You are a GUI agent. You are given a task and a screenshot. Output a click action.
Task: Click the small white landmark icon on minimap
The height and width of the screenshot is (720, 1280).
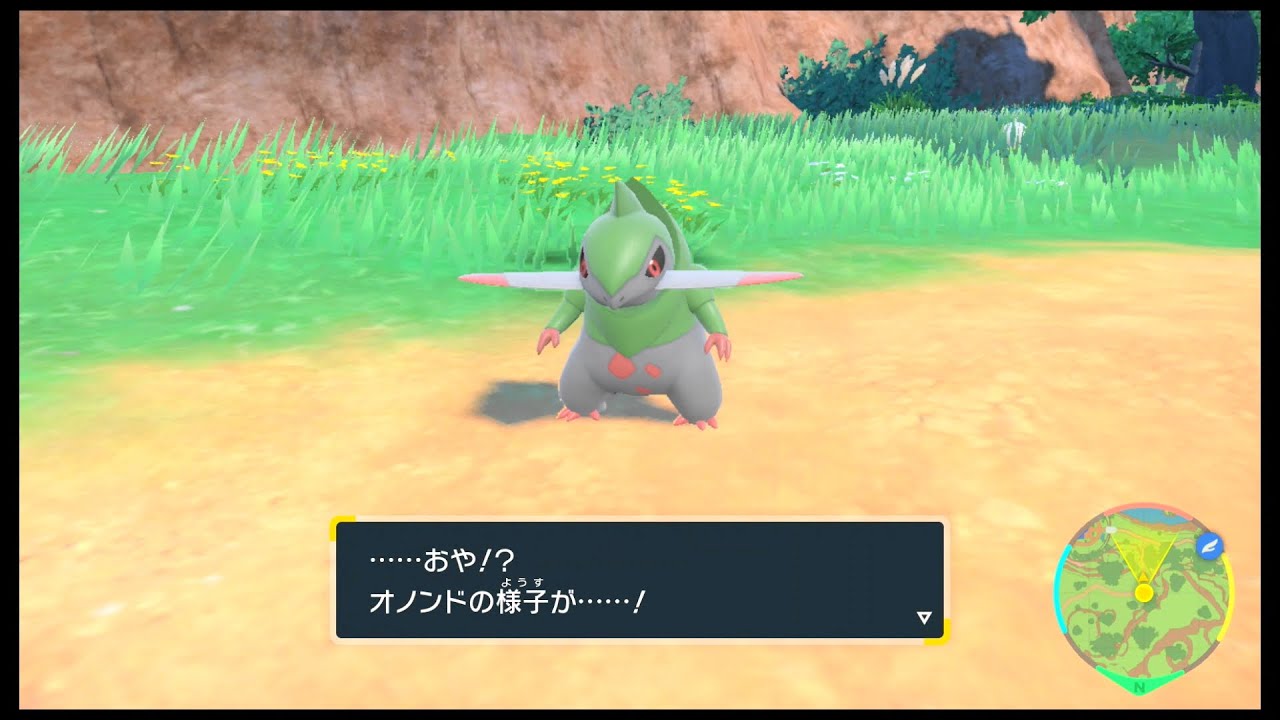(1110, 529)
